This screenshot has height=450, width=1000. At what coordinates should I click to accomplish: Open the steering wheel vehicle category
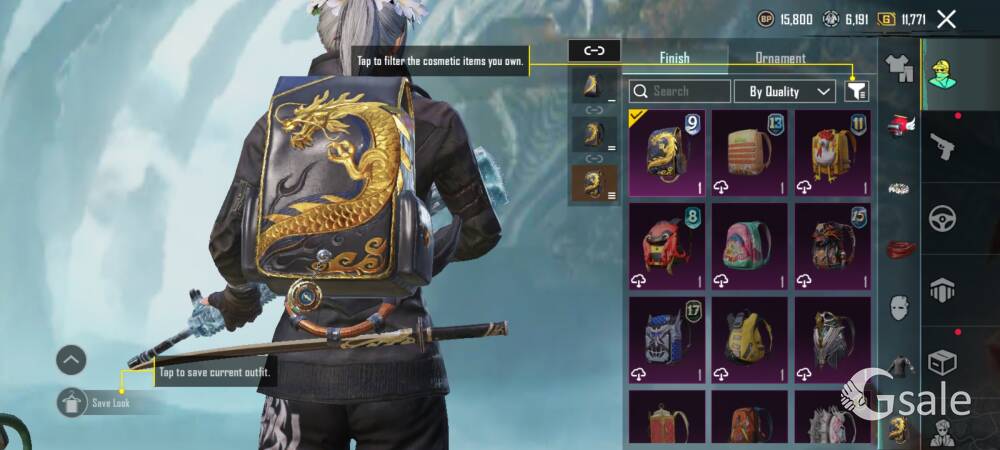[943, 218]
